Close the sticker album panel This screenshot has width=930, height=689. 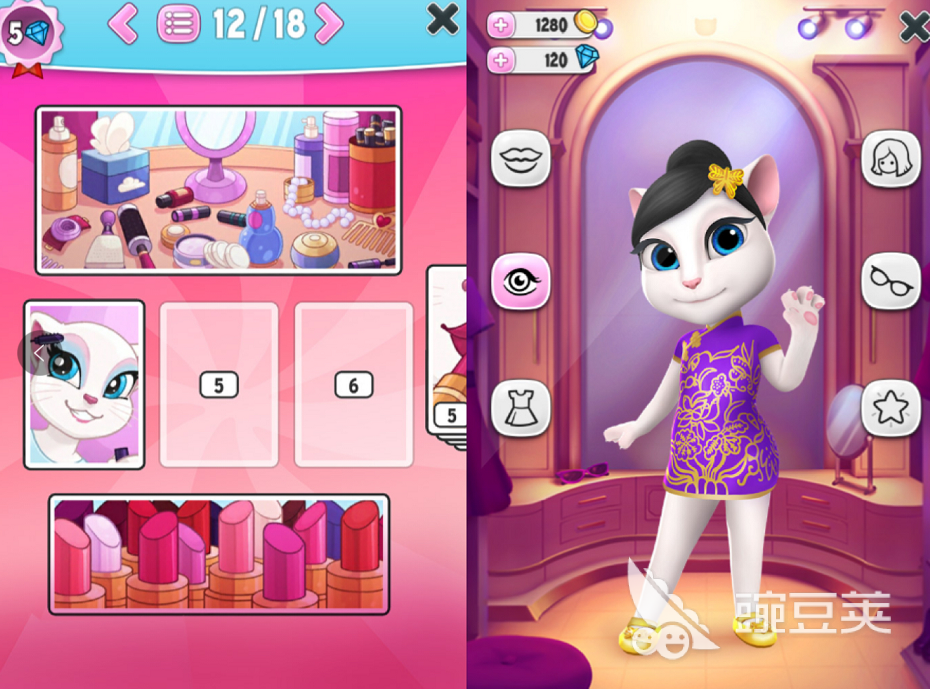(x=442, y=18)
